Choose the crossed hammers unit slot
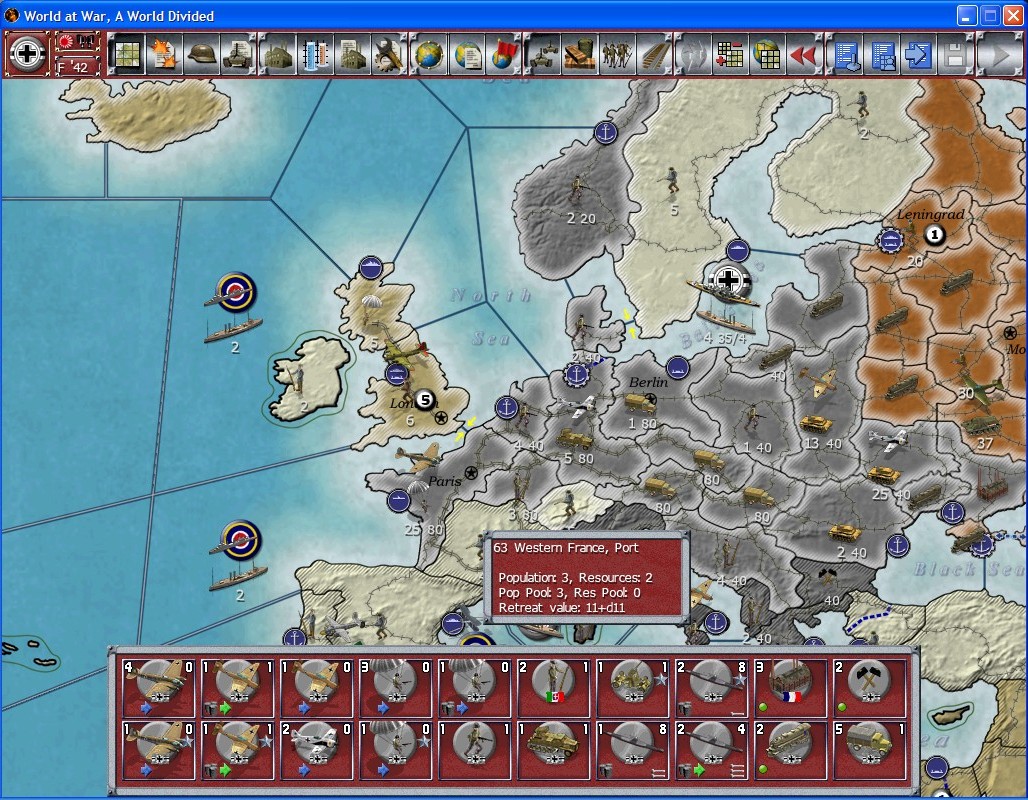Image resolution: width=1028 pixels, height=800 pixels. (868, 688)
